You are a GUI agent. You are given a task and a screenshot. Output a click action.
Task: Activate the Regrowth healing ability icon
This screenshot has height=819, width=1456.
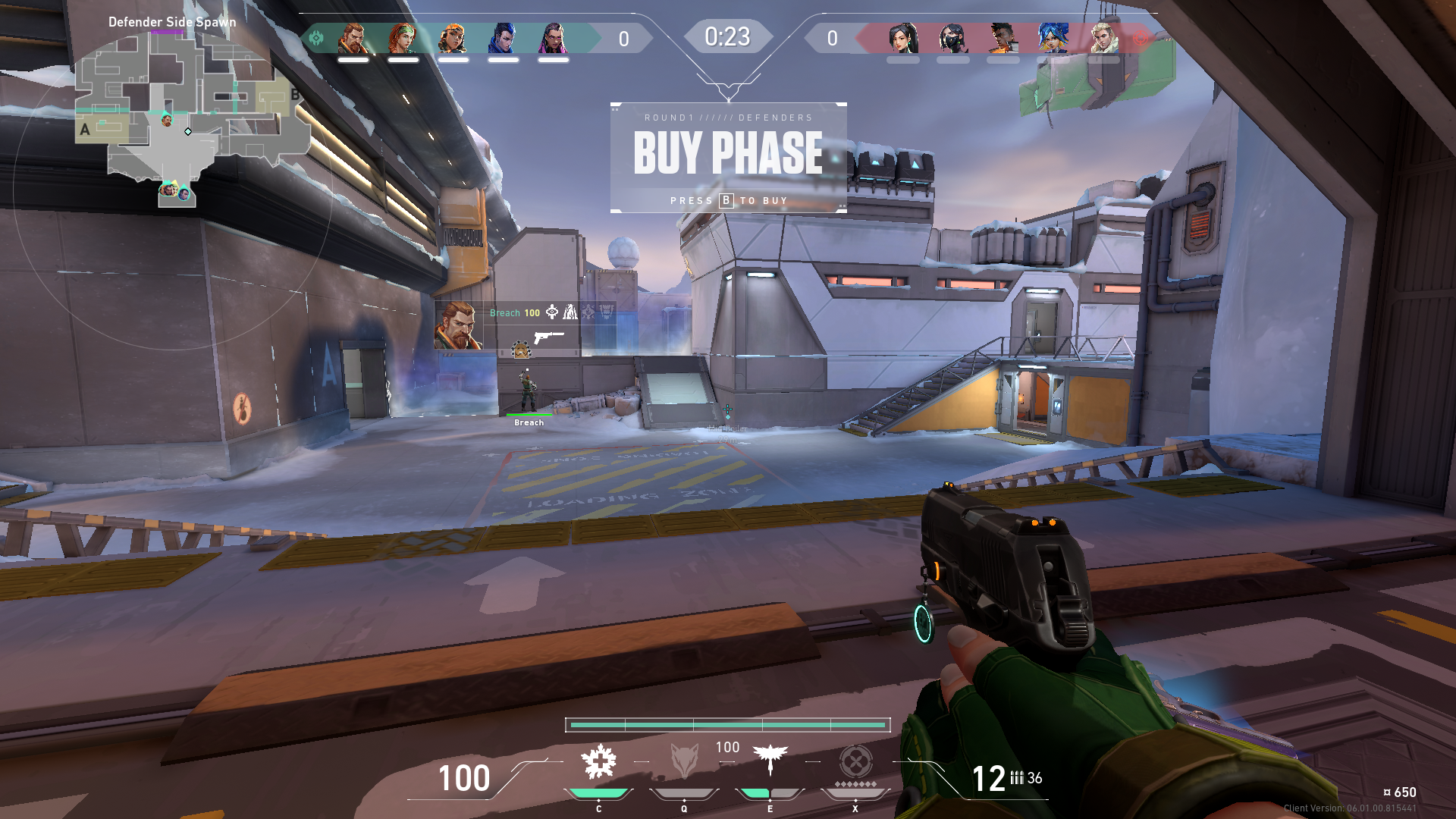point(598,761)
